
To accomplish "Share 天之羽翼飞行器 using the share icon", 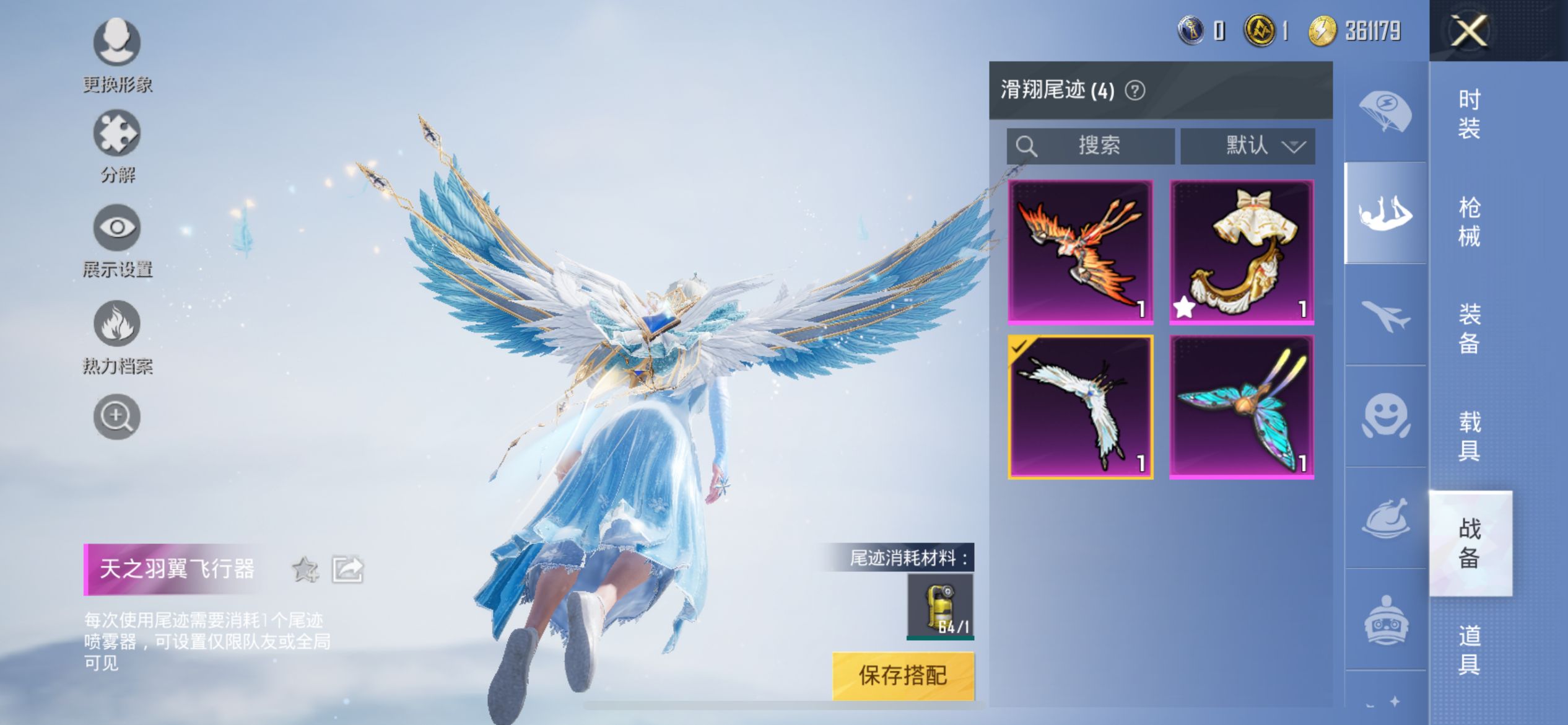I will tap(347, 569).
